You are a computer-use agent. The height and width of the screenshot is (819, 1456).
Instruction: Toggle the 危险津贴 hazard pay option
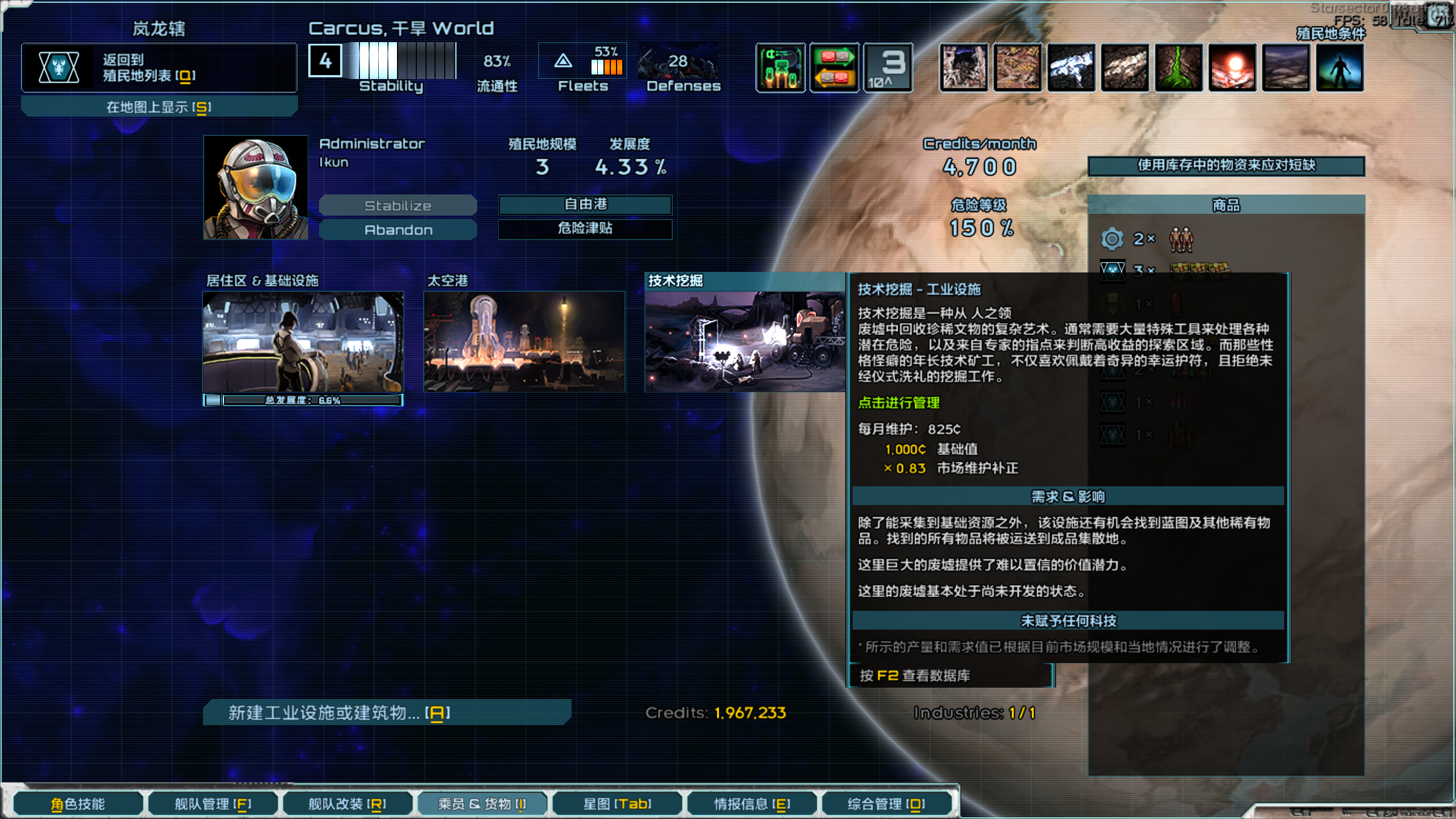584,229
